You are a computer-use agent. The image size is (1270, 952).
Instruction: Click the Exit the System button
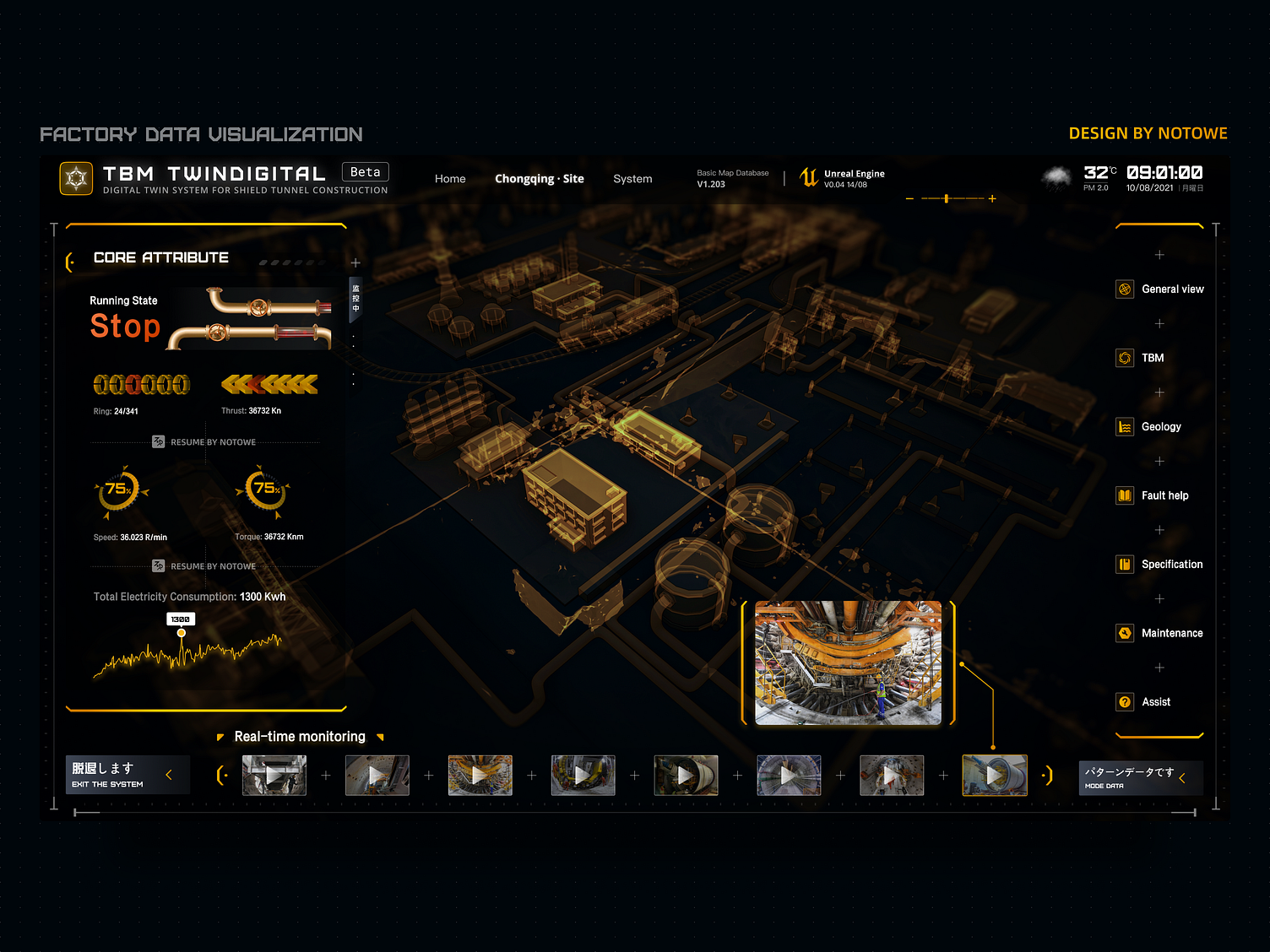pos(127,775)
